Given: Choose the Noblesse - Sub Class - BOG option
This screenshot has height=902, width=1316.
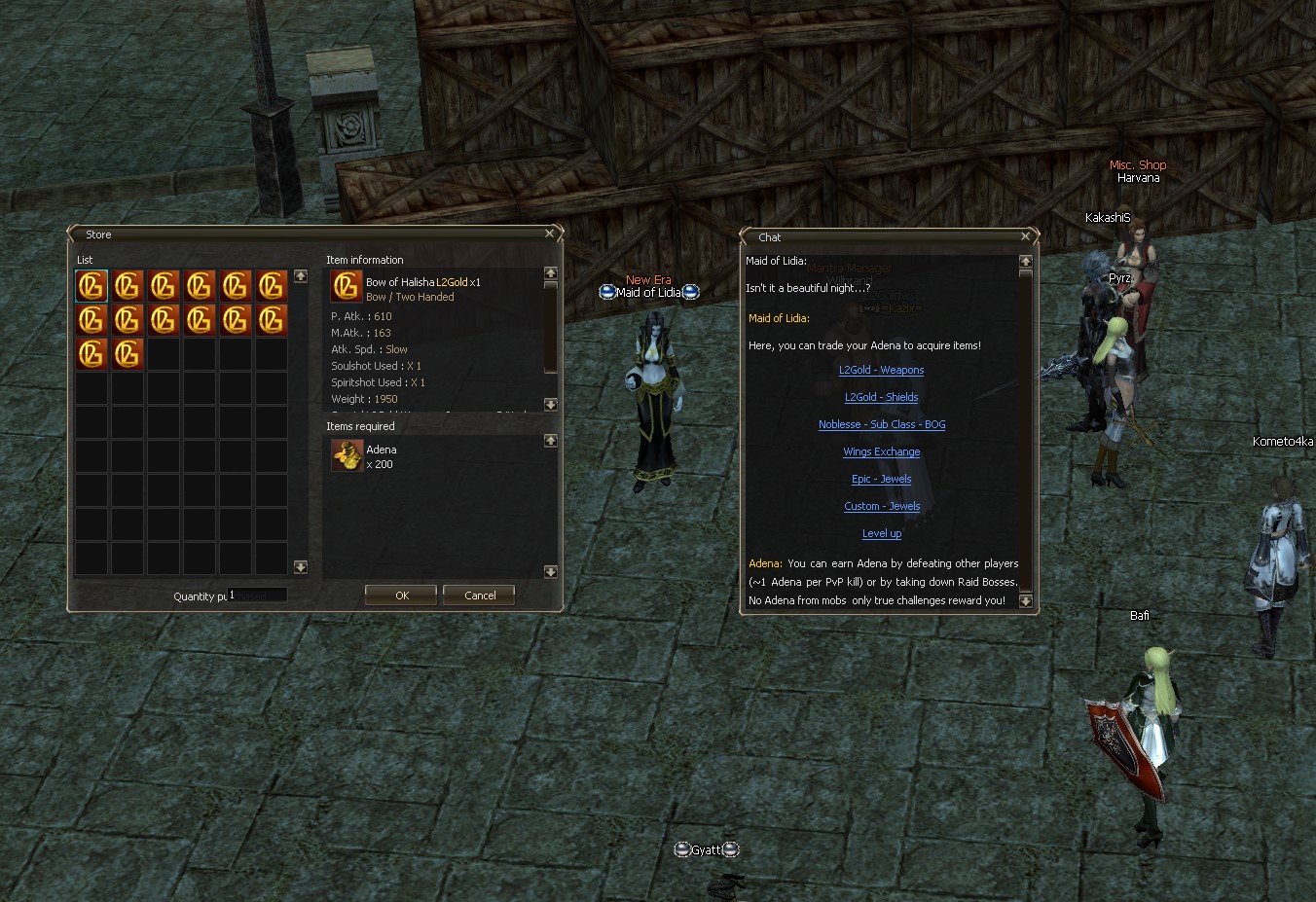Looking at the screenshot, I should point(882,424).
